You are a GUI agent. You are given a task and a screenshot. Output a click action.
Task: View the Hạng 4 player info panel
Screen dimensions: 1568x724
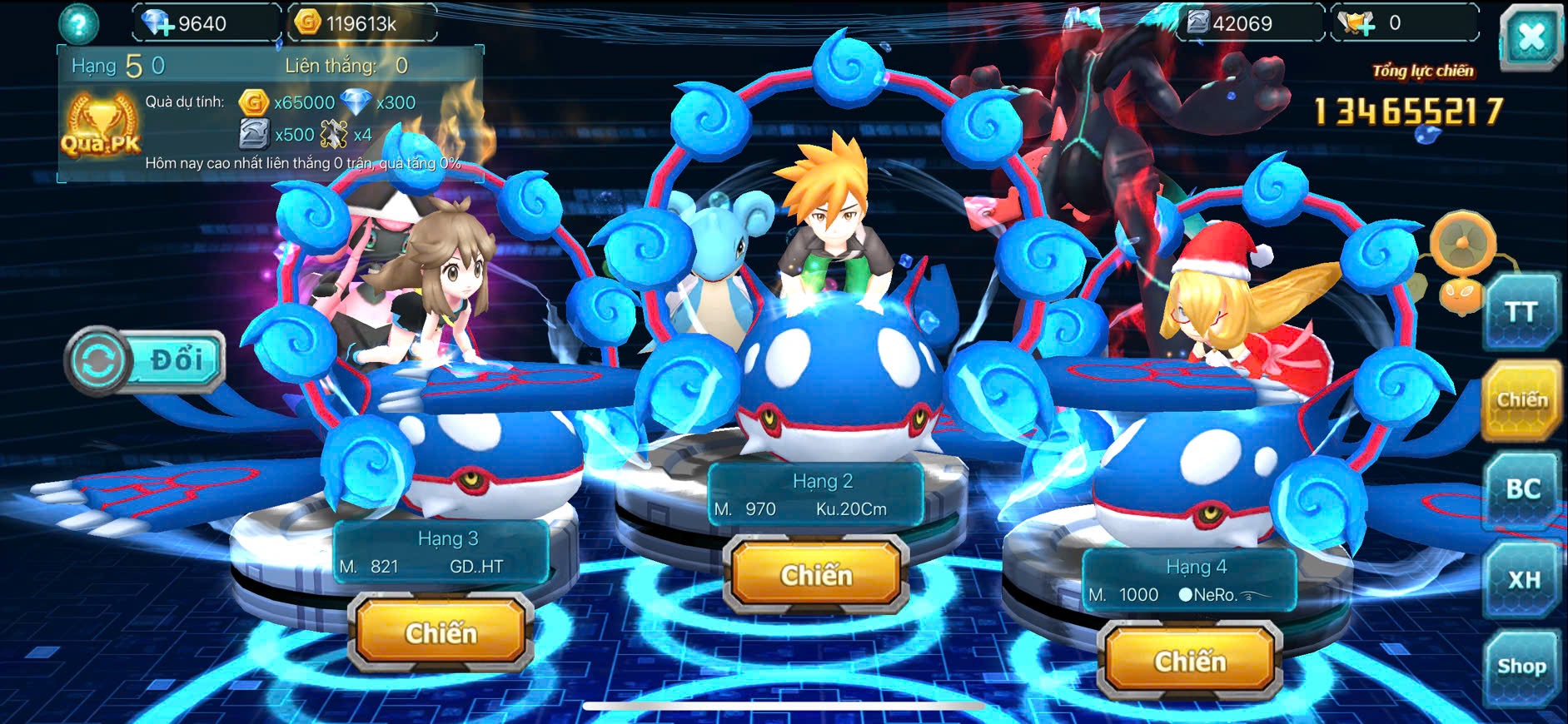tap(1190, 581)
